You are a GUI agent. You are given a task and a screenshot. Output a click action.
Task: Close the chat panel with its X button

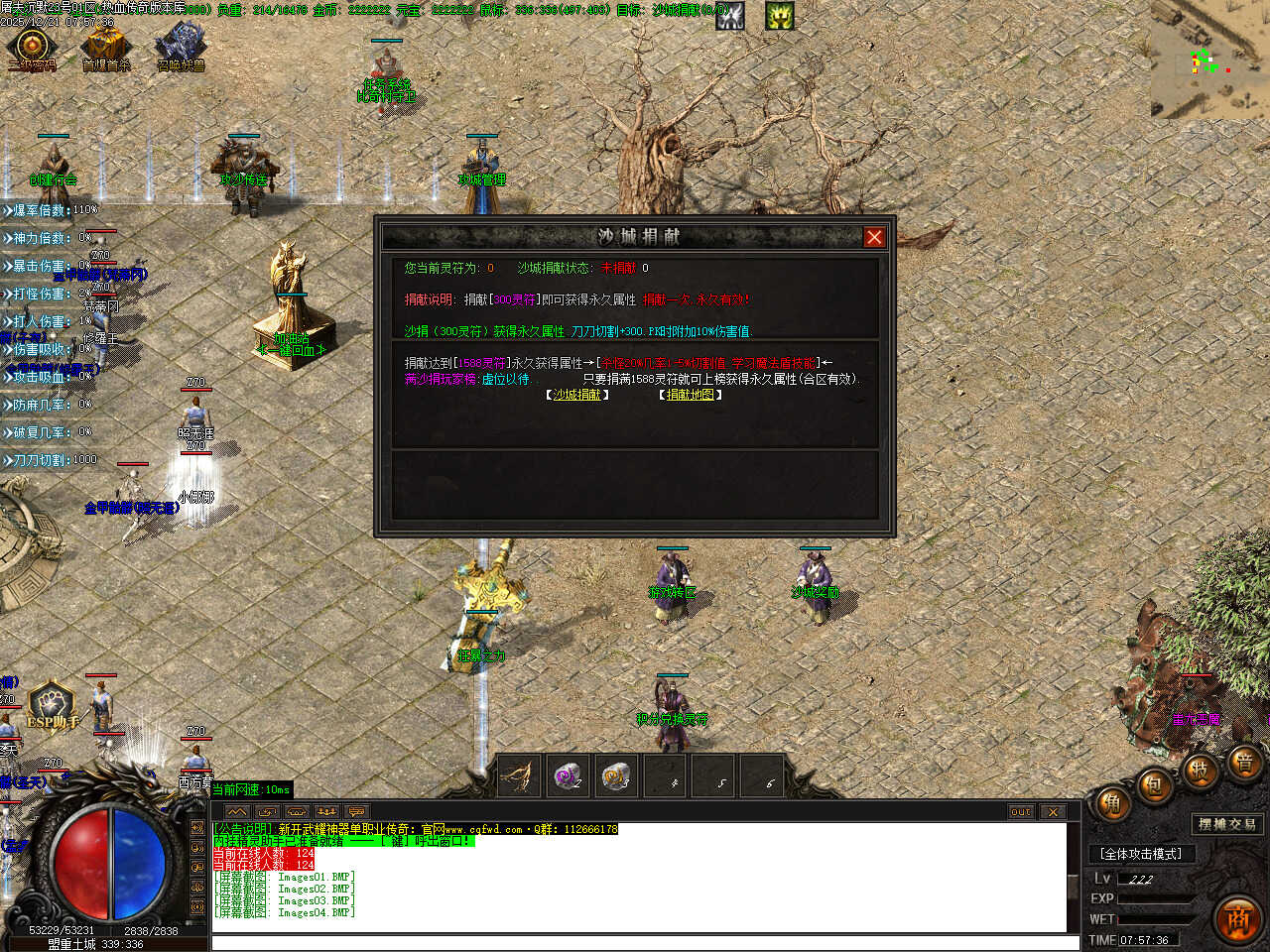[1053, 811]
